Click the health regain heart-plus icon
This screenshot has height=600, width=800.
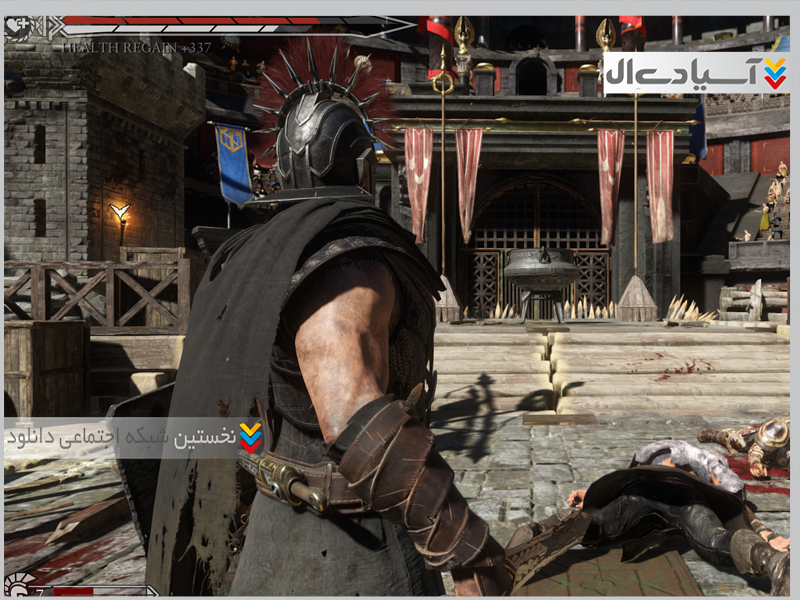click(x=17, y=26)
